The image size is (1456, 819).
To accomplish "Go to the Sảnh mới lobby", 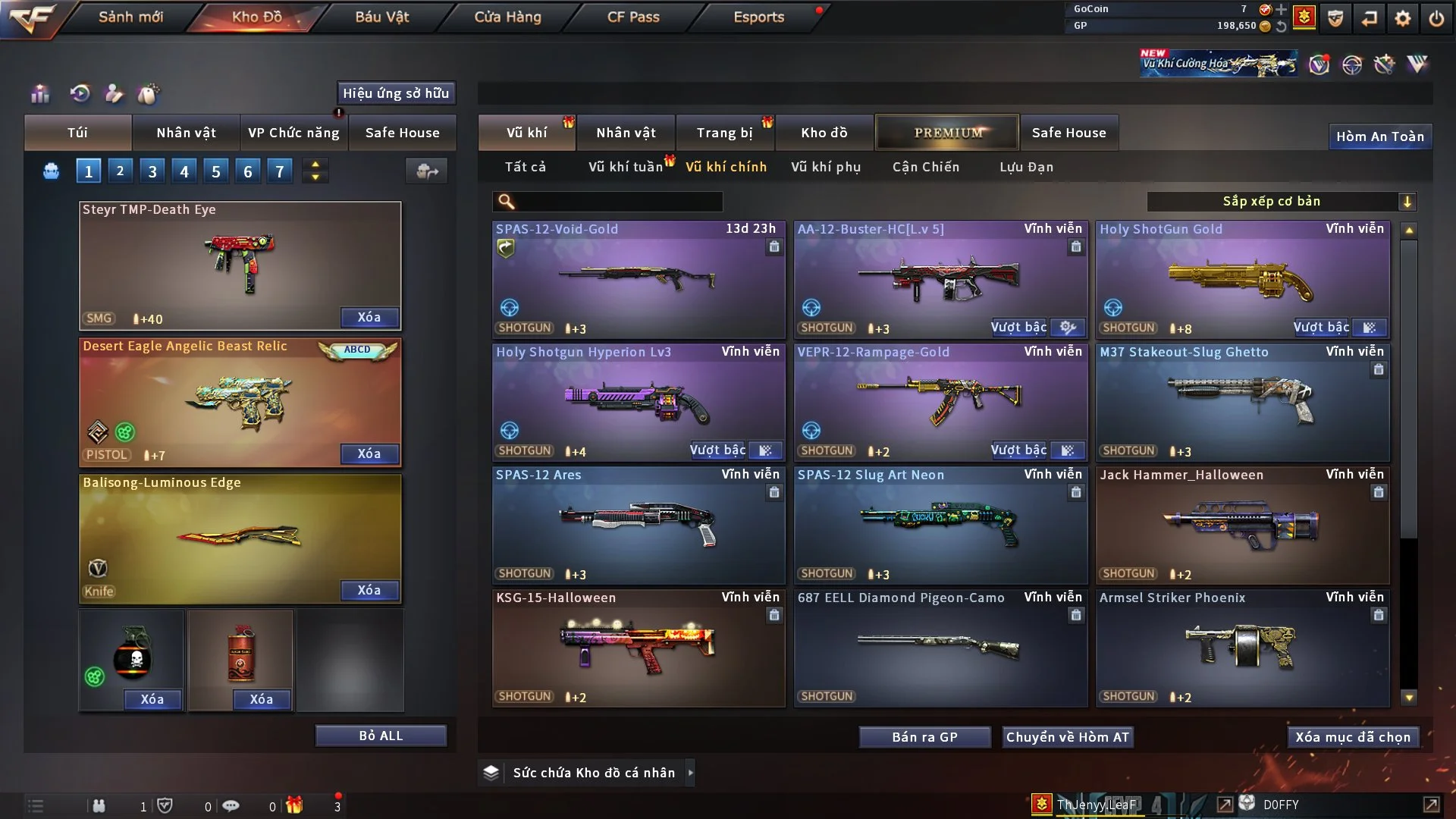I will (130, 17).
